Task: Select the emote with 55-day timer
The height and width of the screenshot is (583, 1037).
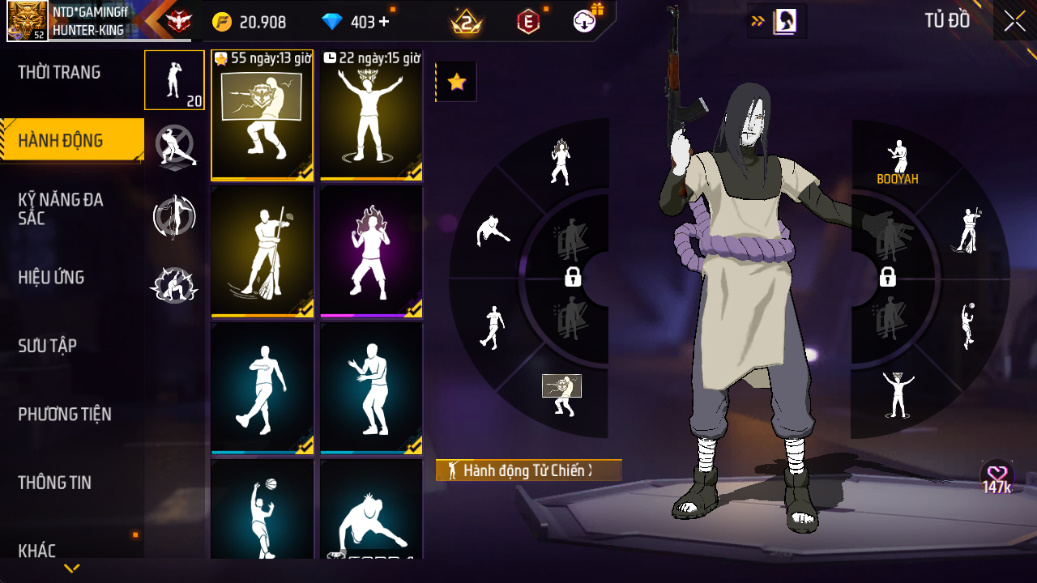Action: pyautogui.click(x=262, y=115)
